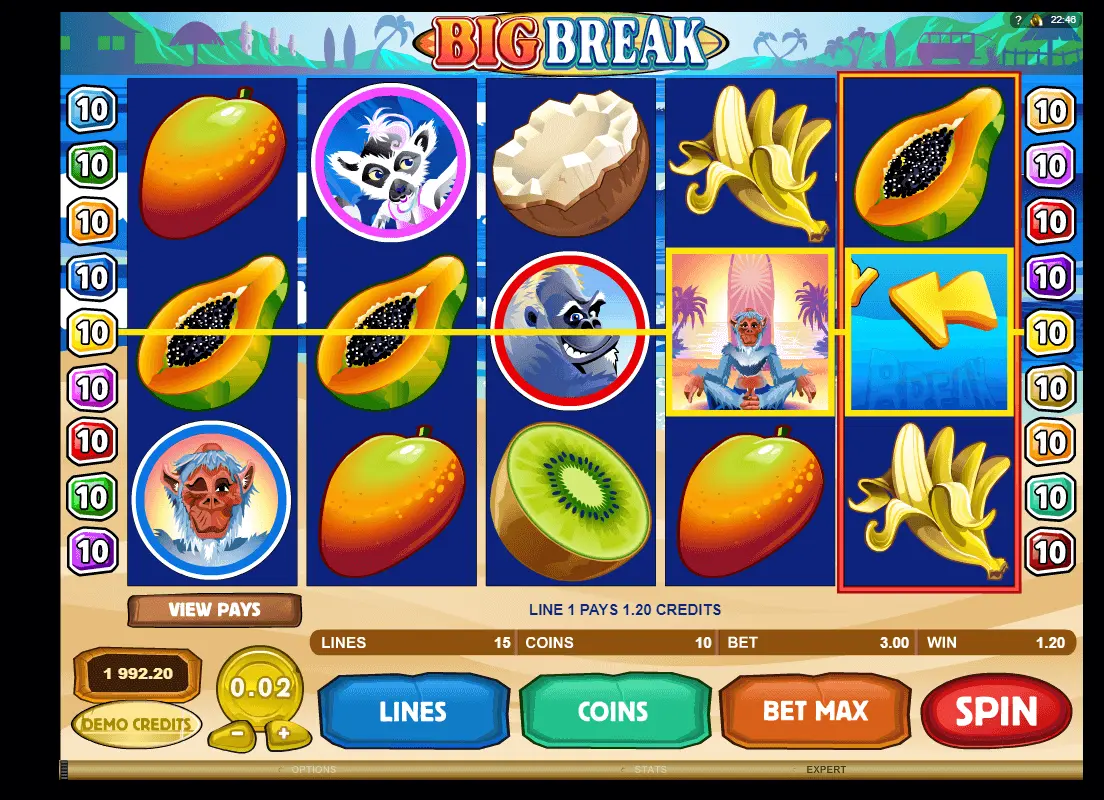Toggle sound with the speaker icon
This screenshot has height=800, width=1104.
coord(1037,19)
